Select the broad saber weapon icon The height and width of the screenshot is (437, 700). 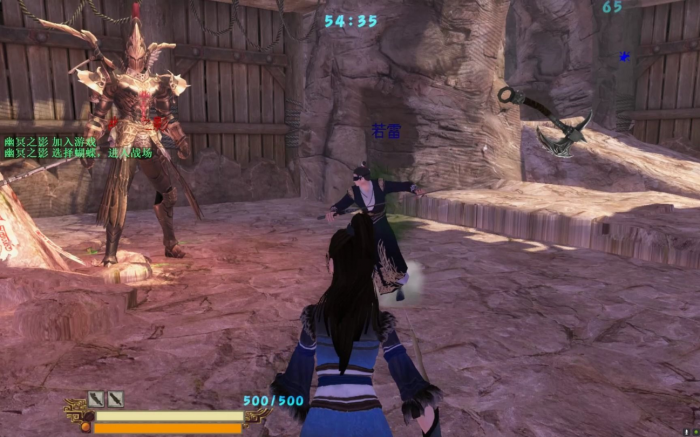point(96,399)
